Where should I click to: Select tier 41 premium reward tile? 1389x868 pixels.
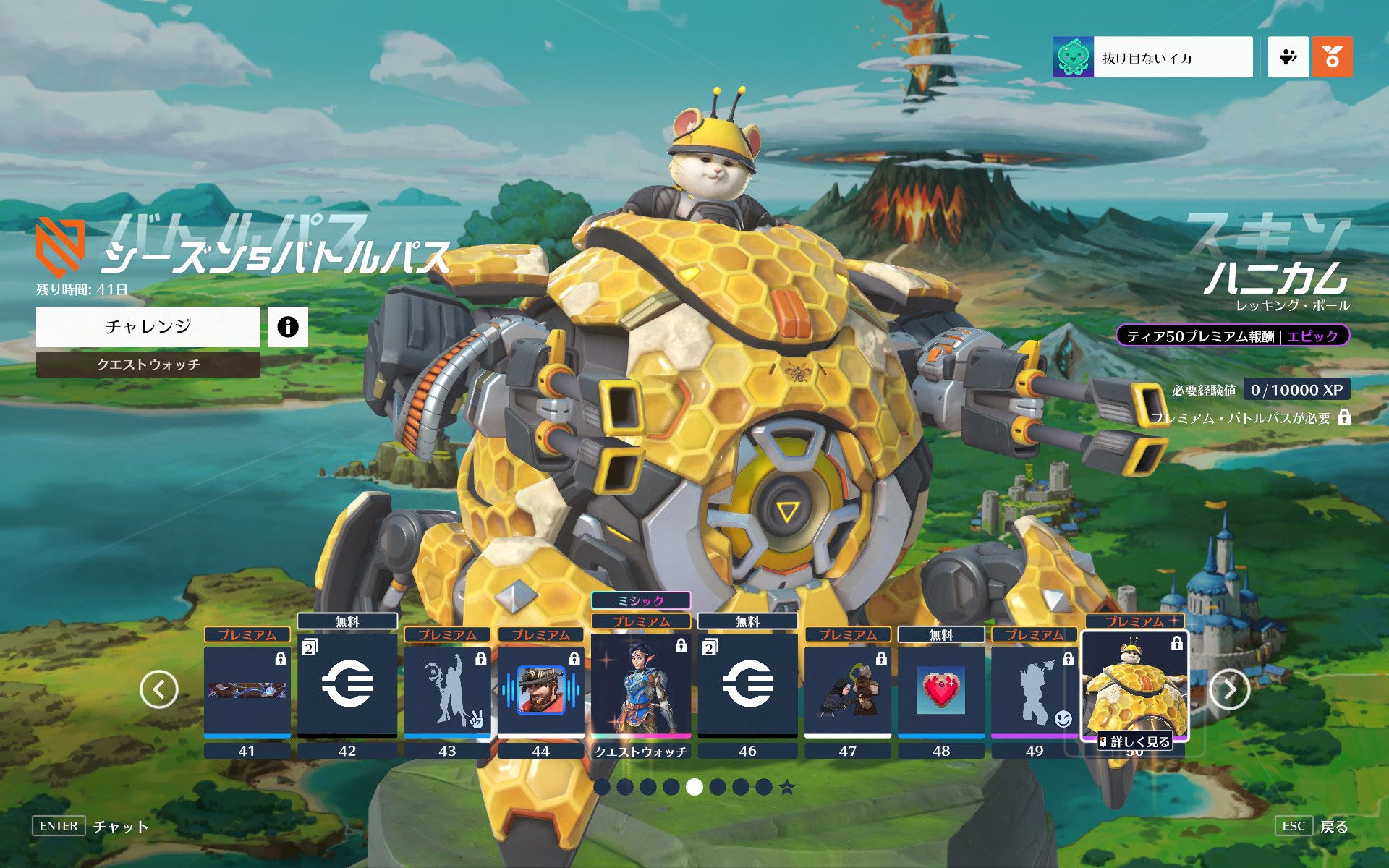pos(247,691)
